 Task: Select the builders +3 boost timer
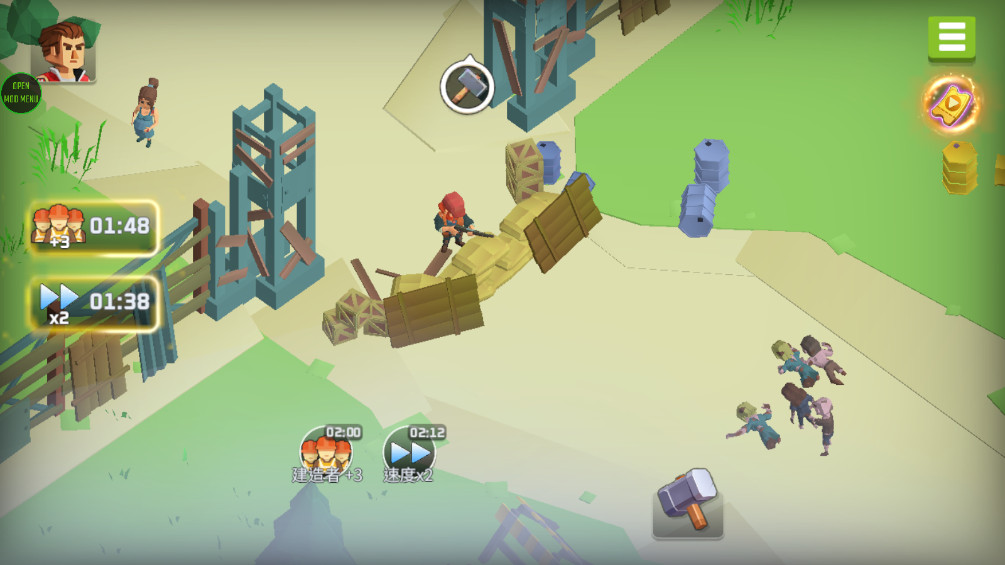pyautogui.click(x=94, y=227)
